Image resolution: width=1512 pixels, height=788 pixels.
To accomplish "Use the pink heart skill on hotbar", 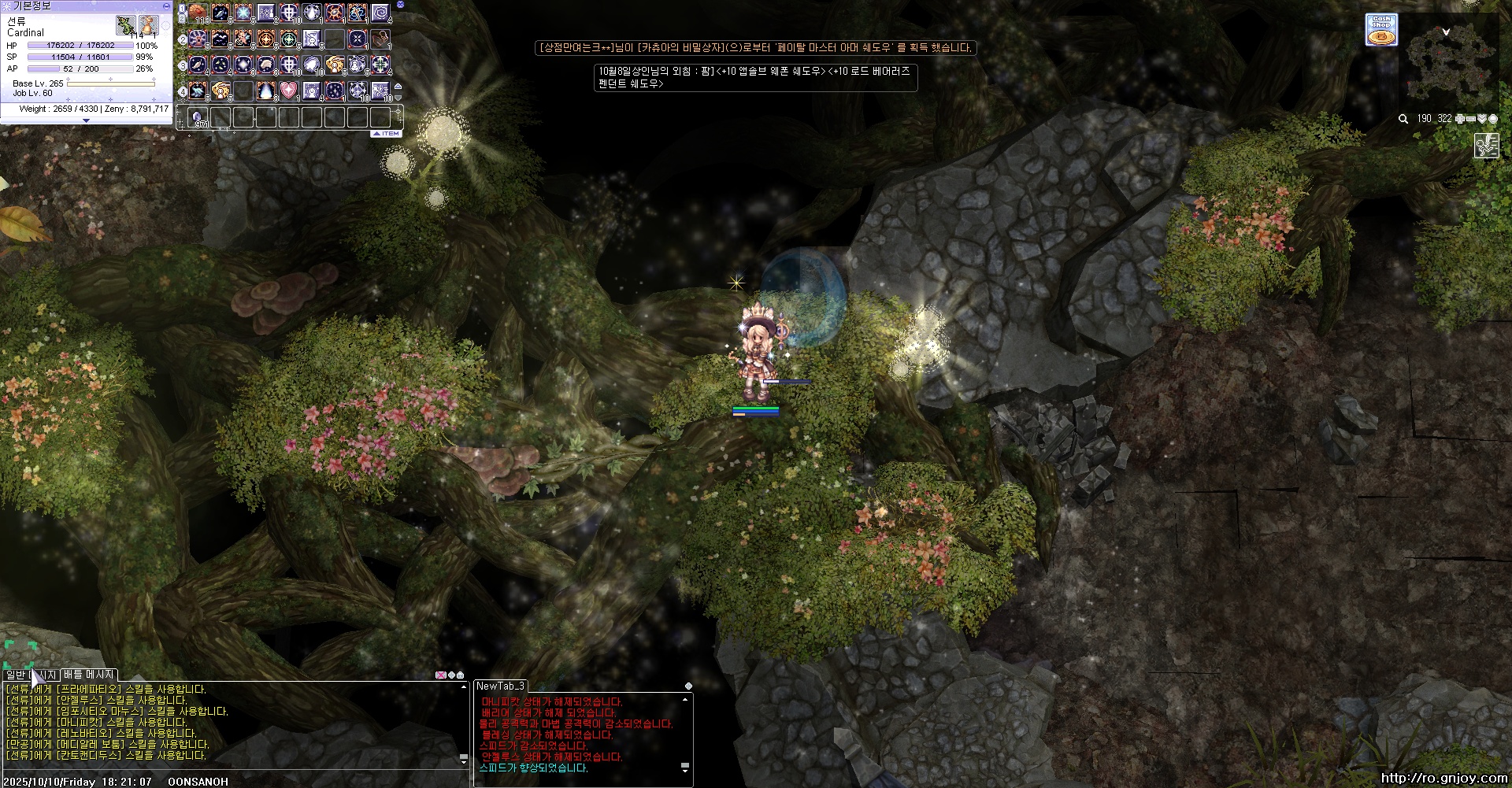I will coord(289,91).
